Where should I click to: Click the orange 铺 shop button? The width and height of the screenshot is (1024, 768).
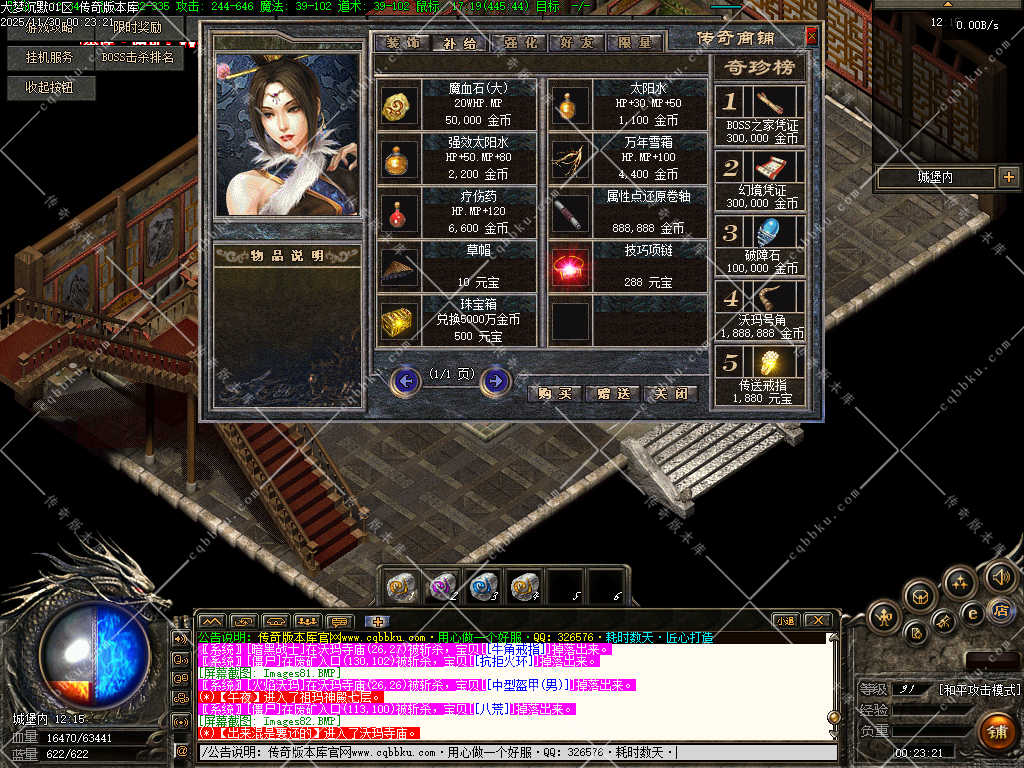click(x=997, y=732)
